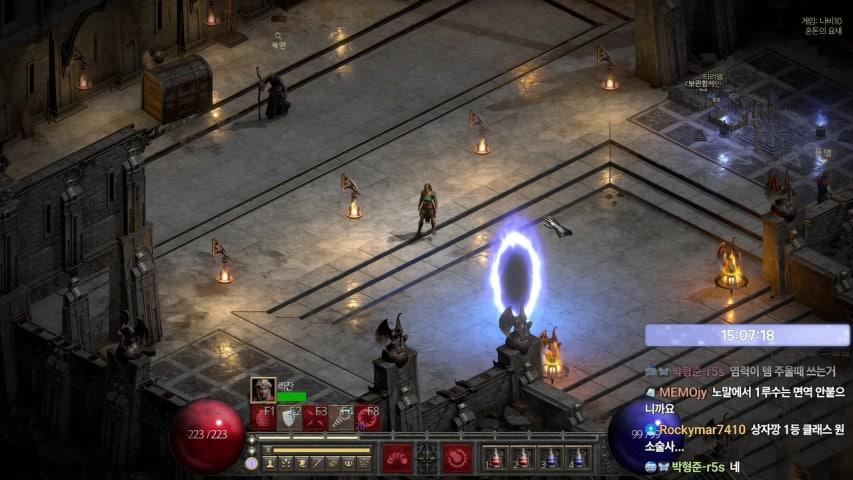Select the F4 hotkey skill icon
This screenshot has height=480, width=853.
click(342, 417)
